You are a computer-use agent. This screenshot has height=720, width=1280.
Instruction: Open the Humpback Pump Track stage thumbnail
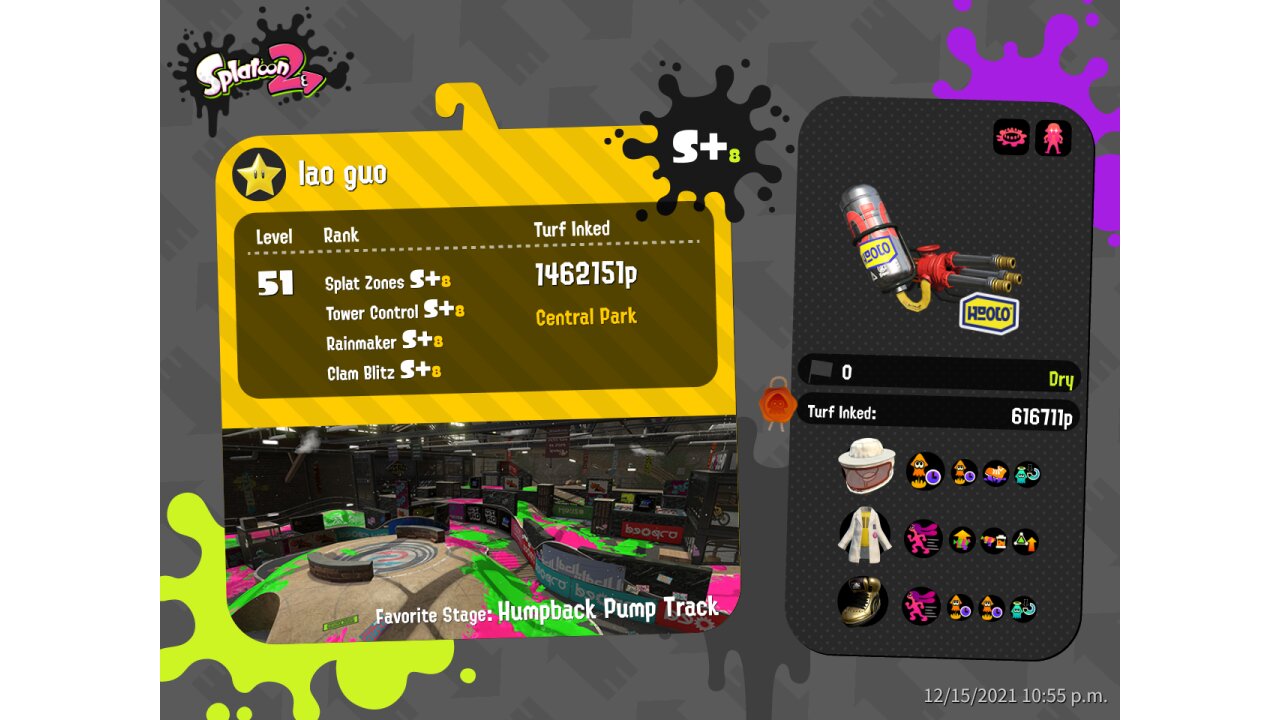tap(480, 525)
